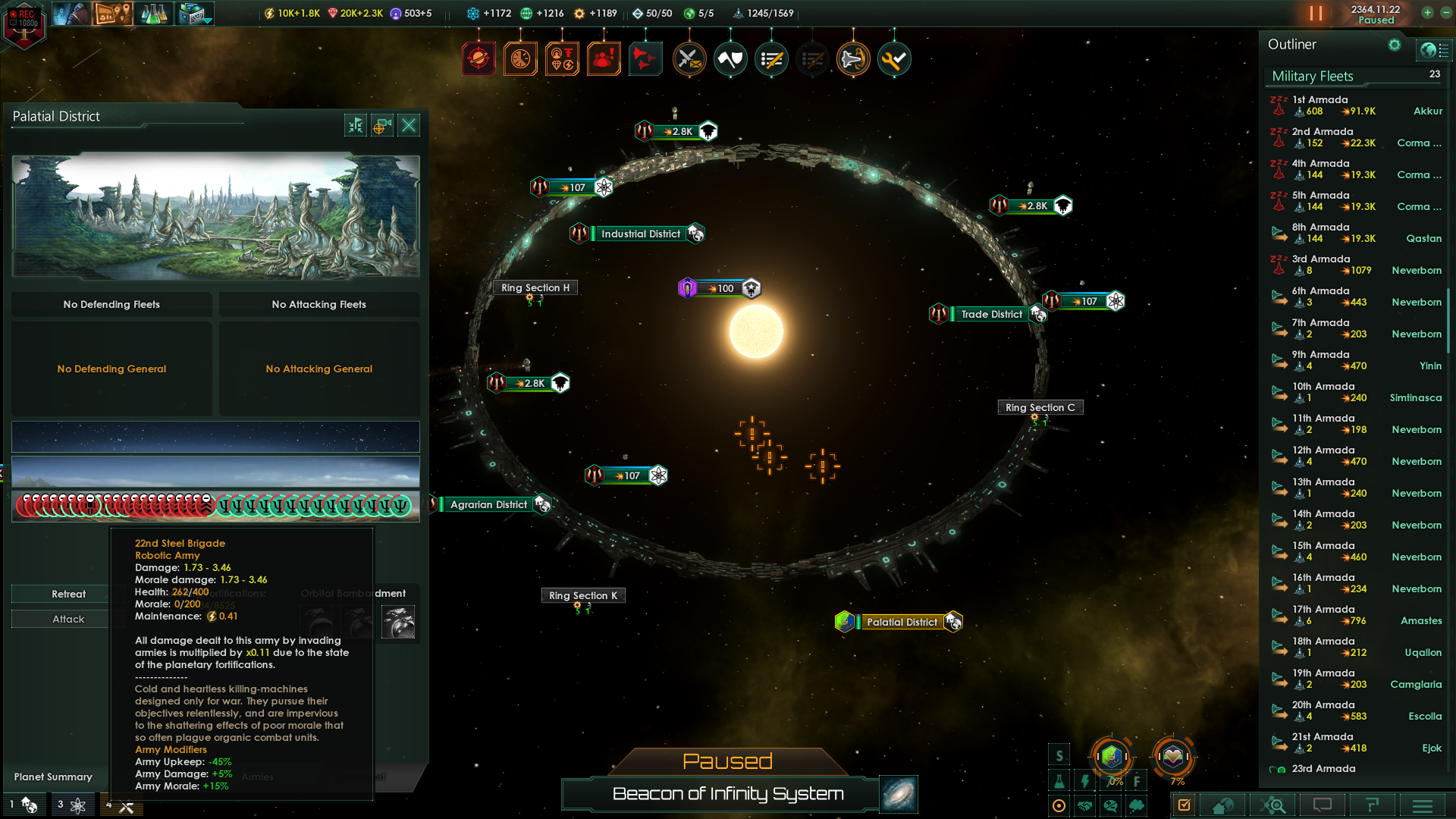1456x819 pixels.
Task: Open the Outliner settings gear
Action: pyautogui.click(x=1394, y=45)
